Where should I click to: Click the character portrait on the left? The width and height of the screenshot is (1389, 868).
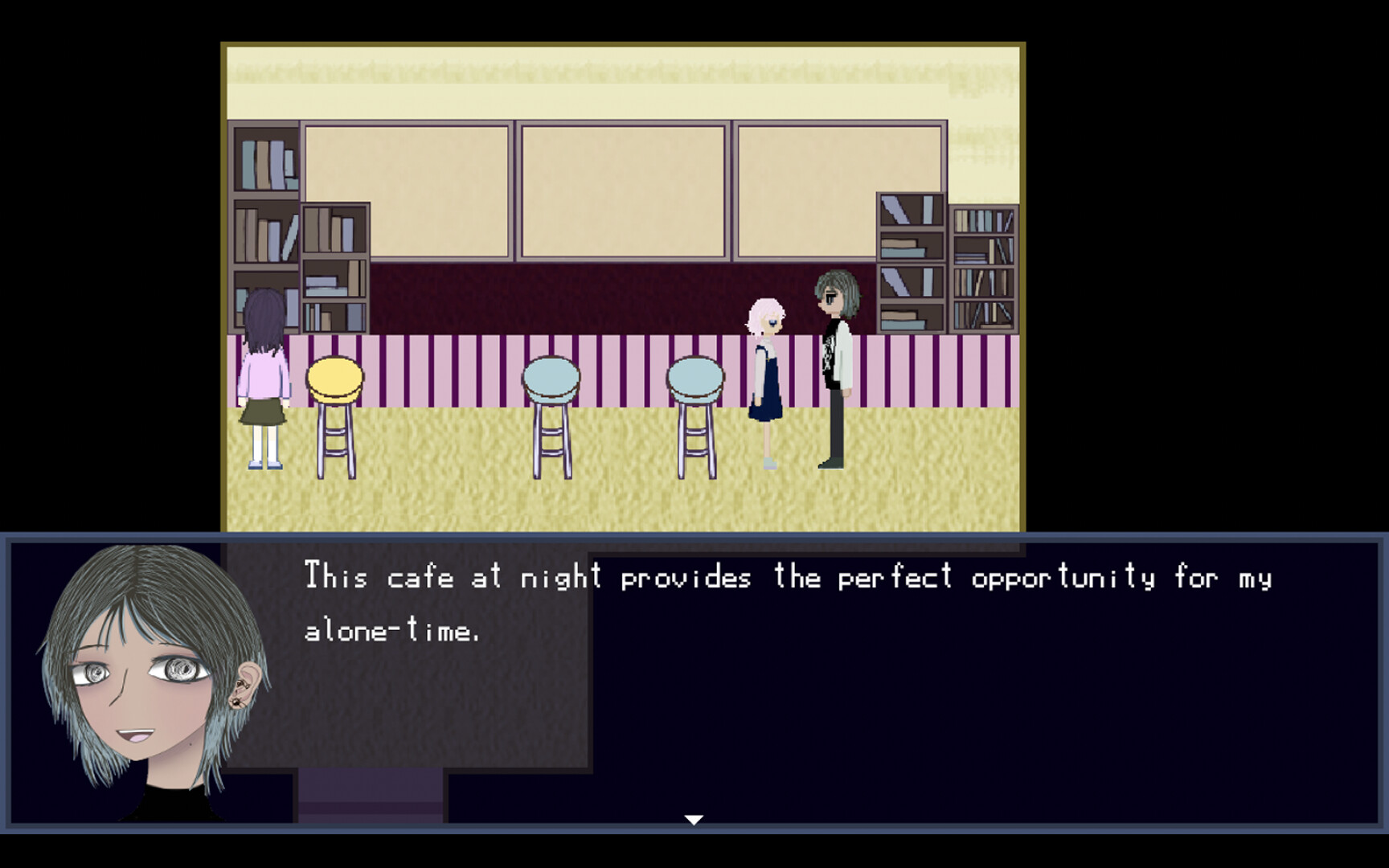pyautogui.click(x=129, y=683)
